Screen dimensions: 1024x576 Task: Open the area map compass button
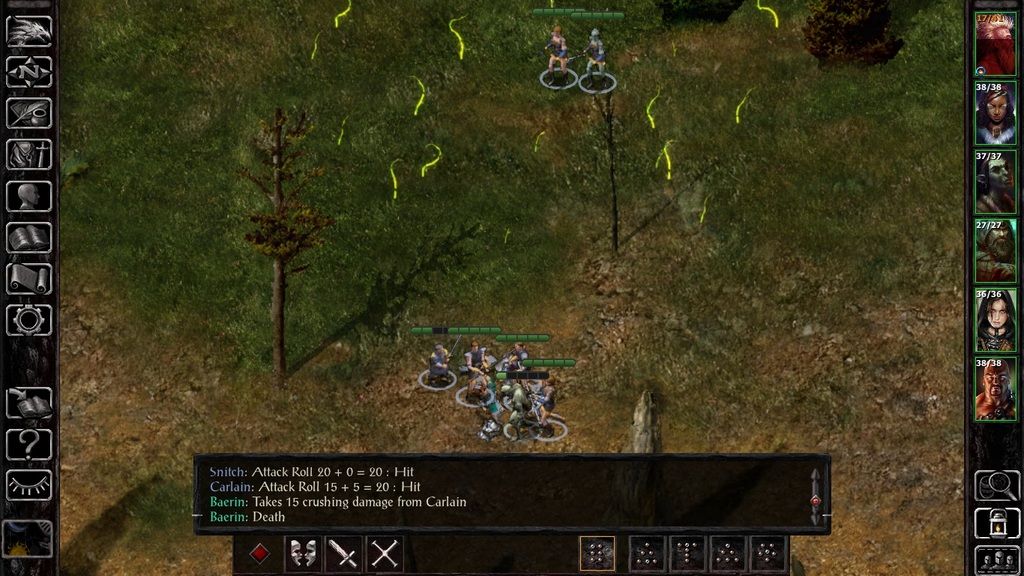[29, 72]
